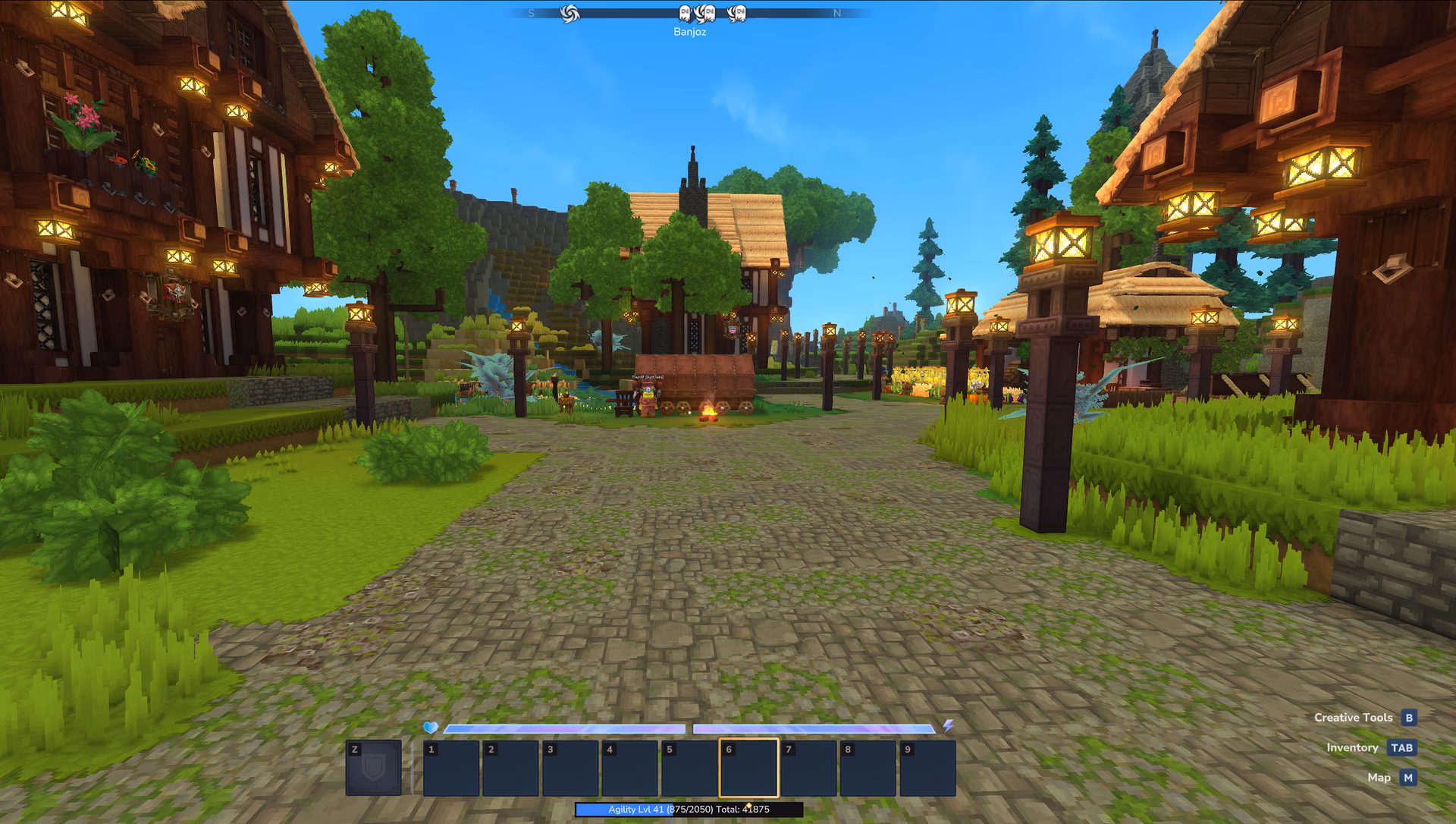This screenshot has height=824, width=1456.
Task: Click the swirl portal marker on the compass
Action: click(x=570, y=14)
